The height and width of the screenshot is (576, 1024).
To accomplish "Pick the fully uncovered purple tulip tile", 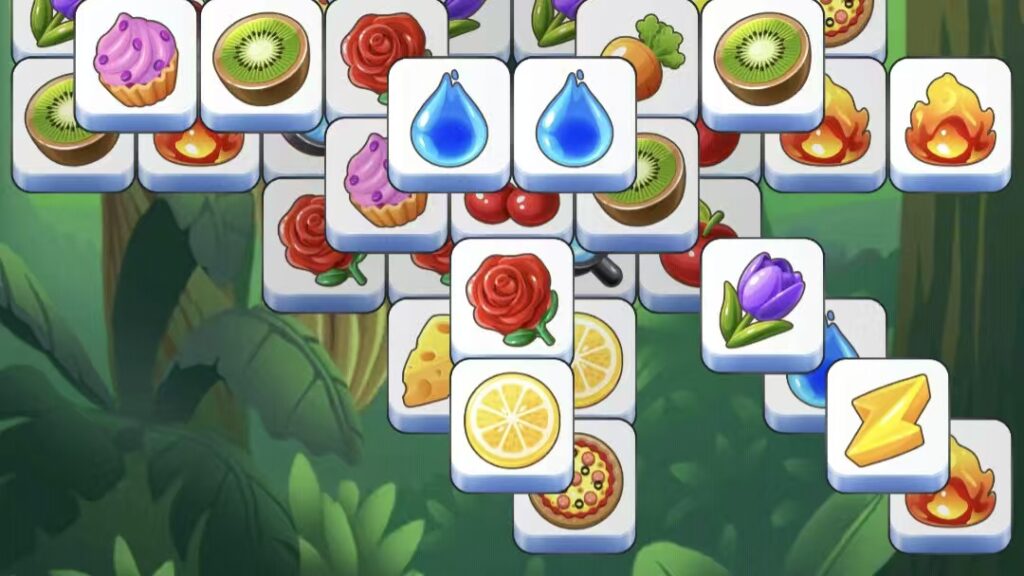I will click(762, 300).
